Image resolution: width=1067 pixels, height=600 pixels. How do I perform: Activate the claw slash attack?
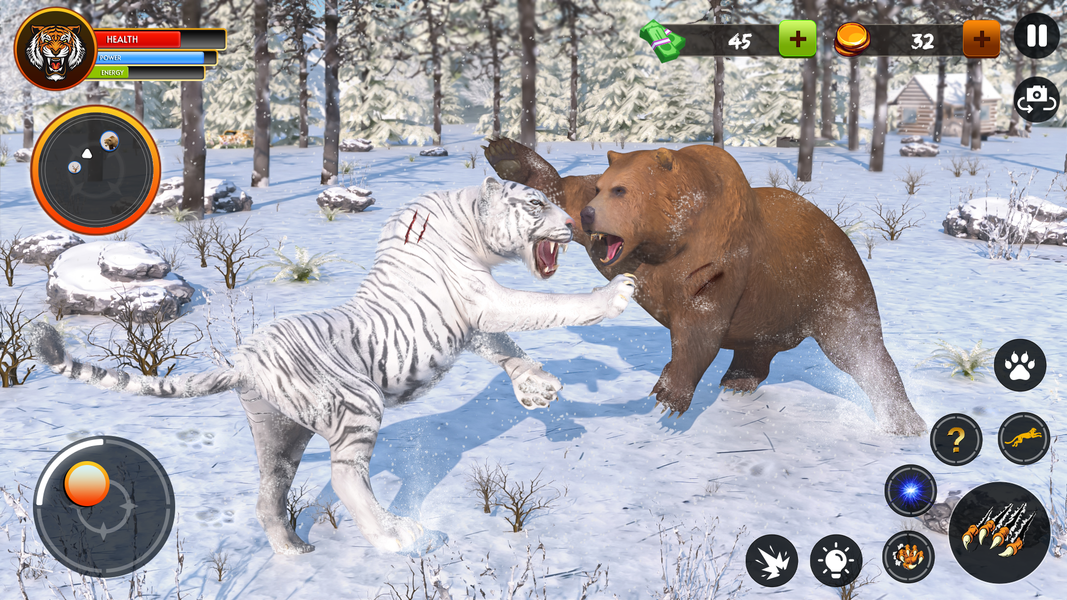coord(999,532)
